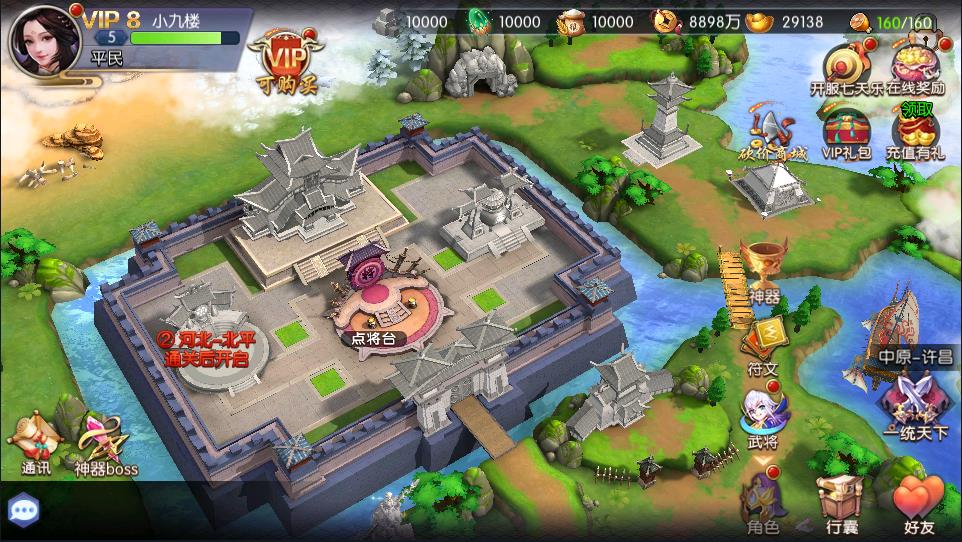Open the 符文 rune menu
962x542 pixels.
[x=763, y=343]
